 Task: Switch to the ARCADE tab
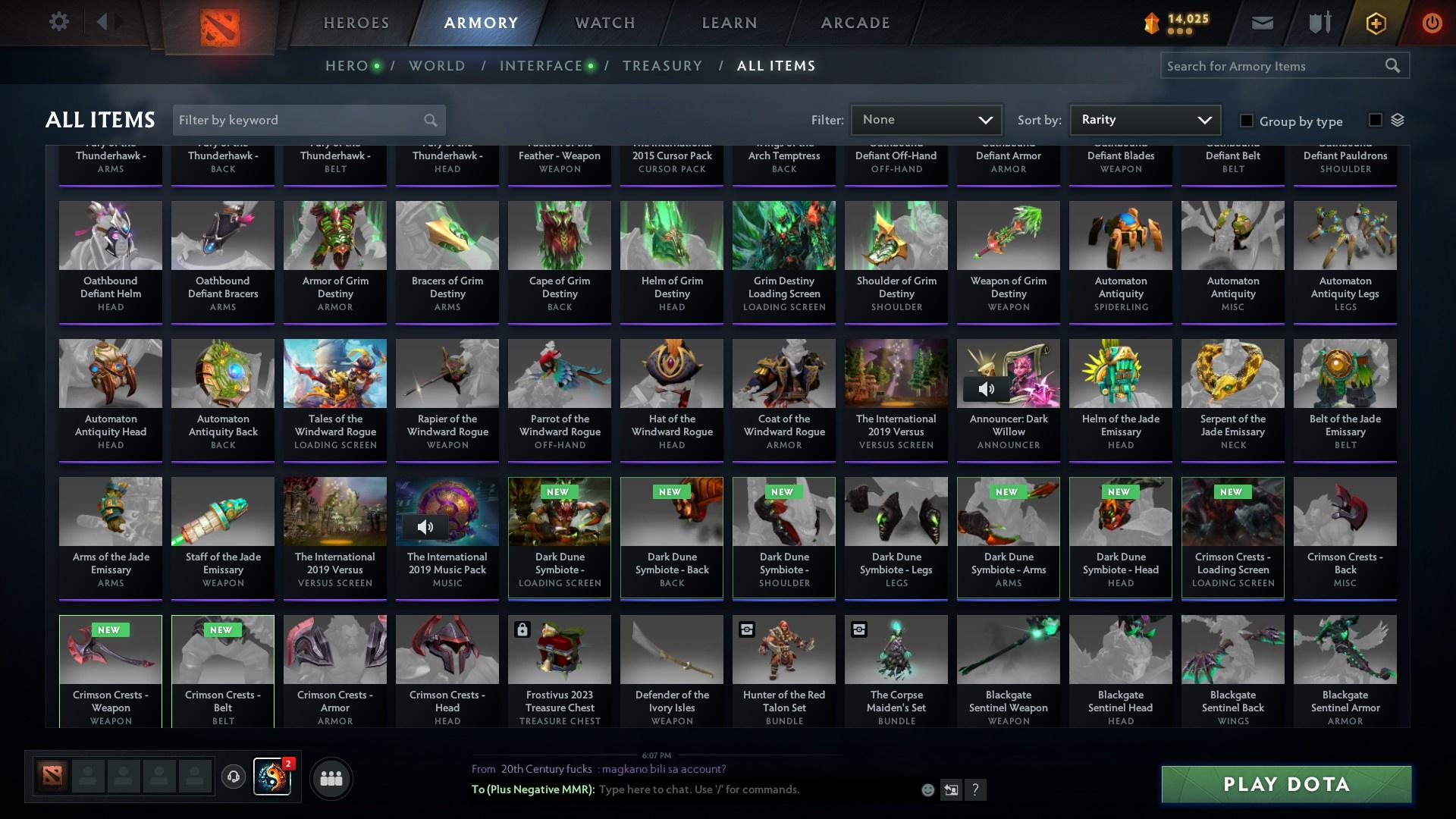[x=854, y=23]
